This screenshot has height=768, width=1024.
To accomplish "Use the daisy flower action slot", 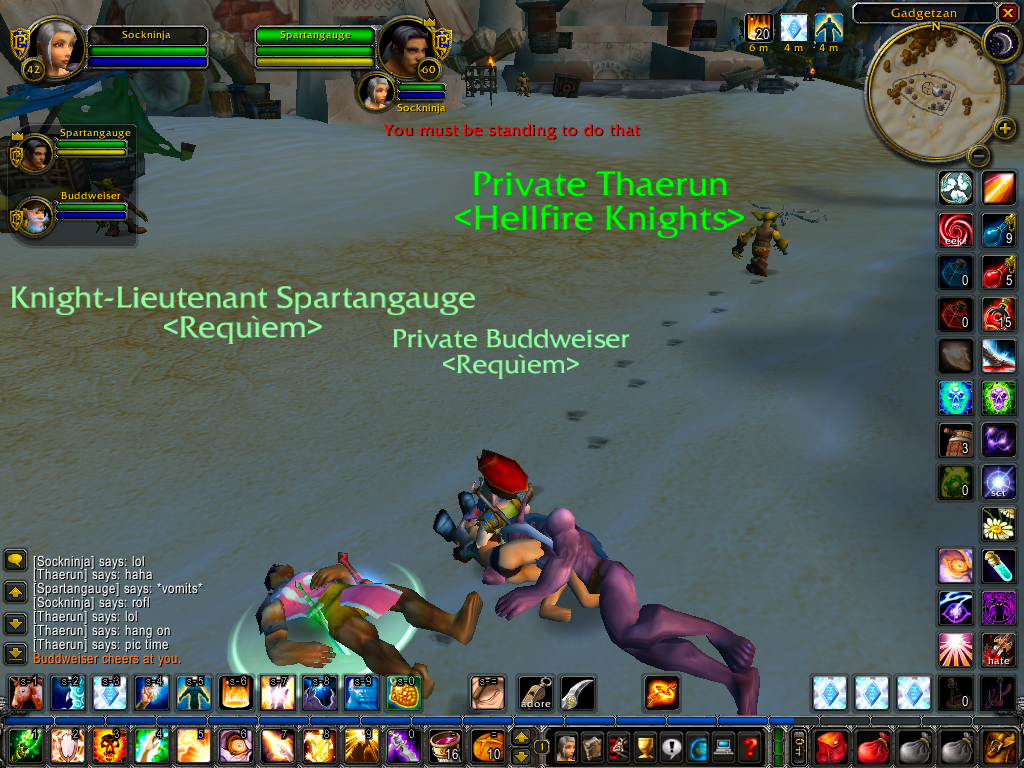I will (x=998, y=523).
